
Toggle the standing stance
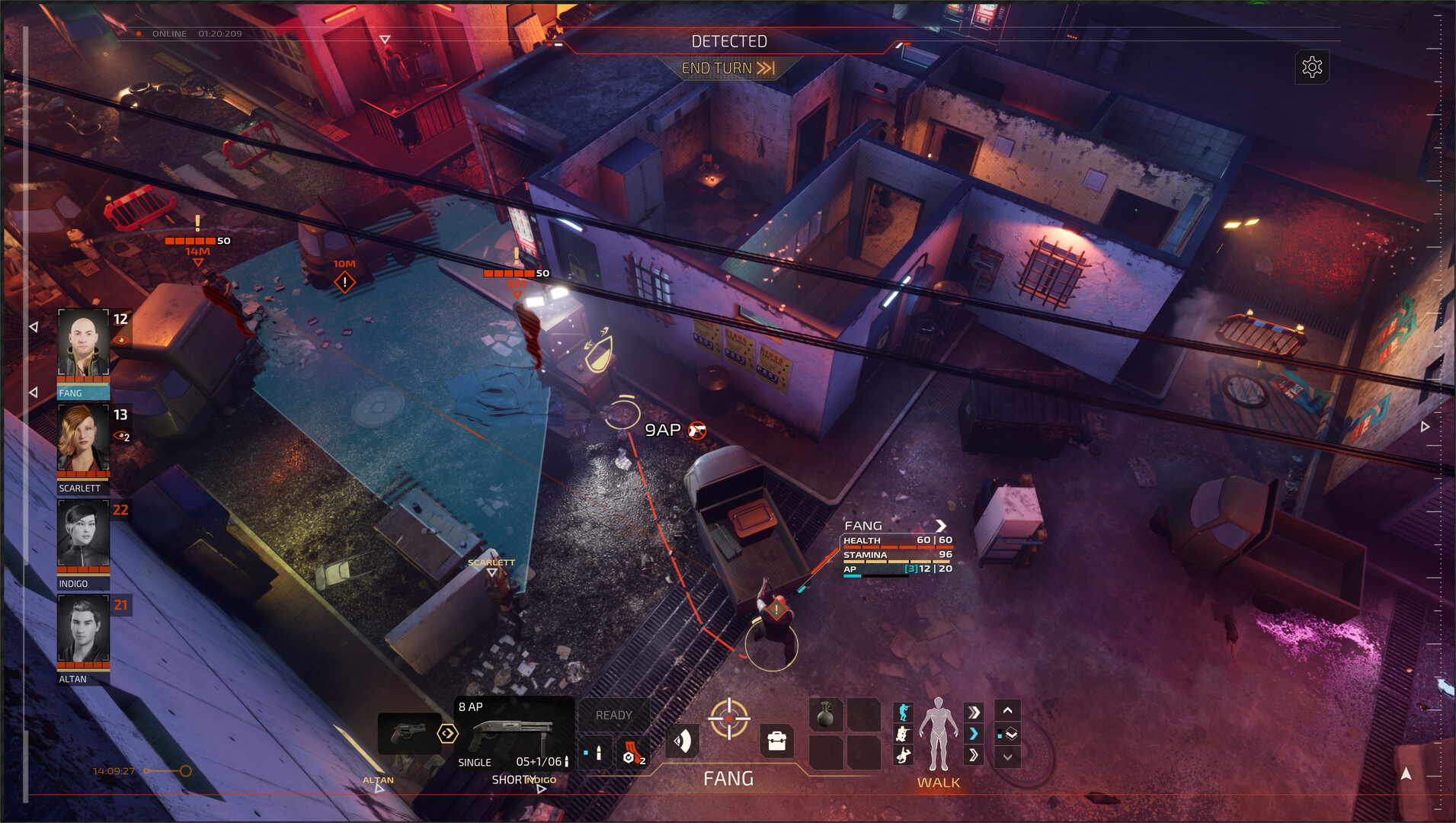pyautogui.click(x=903, y=713)
